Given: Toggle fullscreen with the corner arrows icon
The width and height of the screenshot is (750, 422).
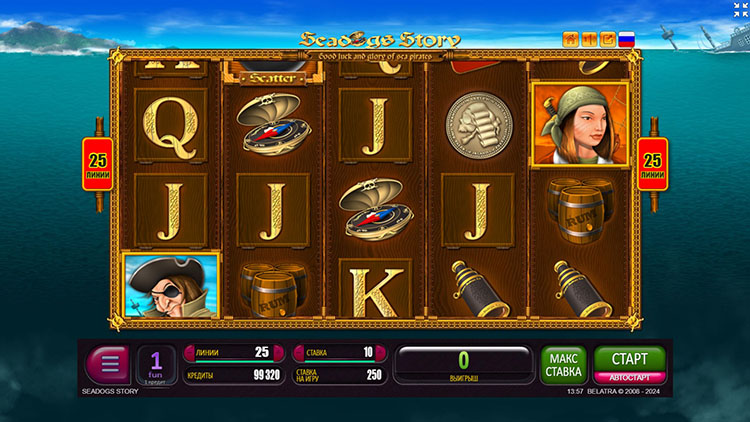Looking at the screenshot, I should pyautogui.click(x=740, y=9).
